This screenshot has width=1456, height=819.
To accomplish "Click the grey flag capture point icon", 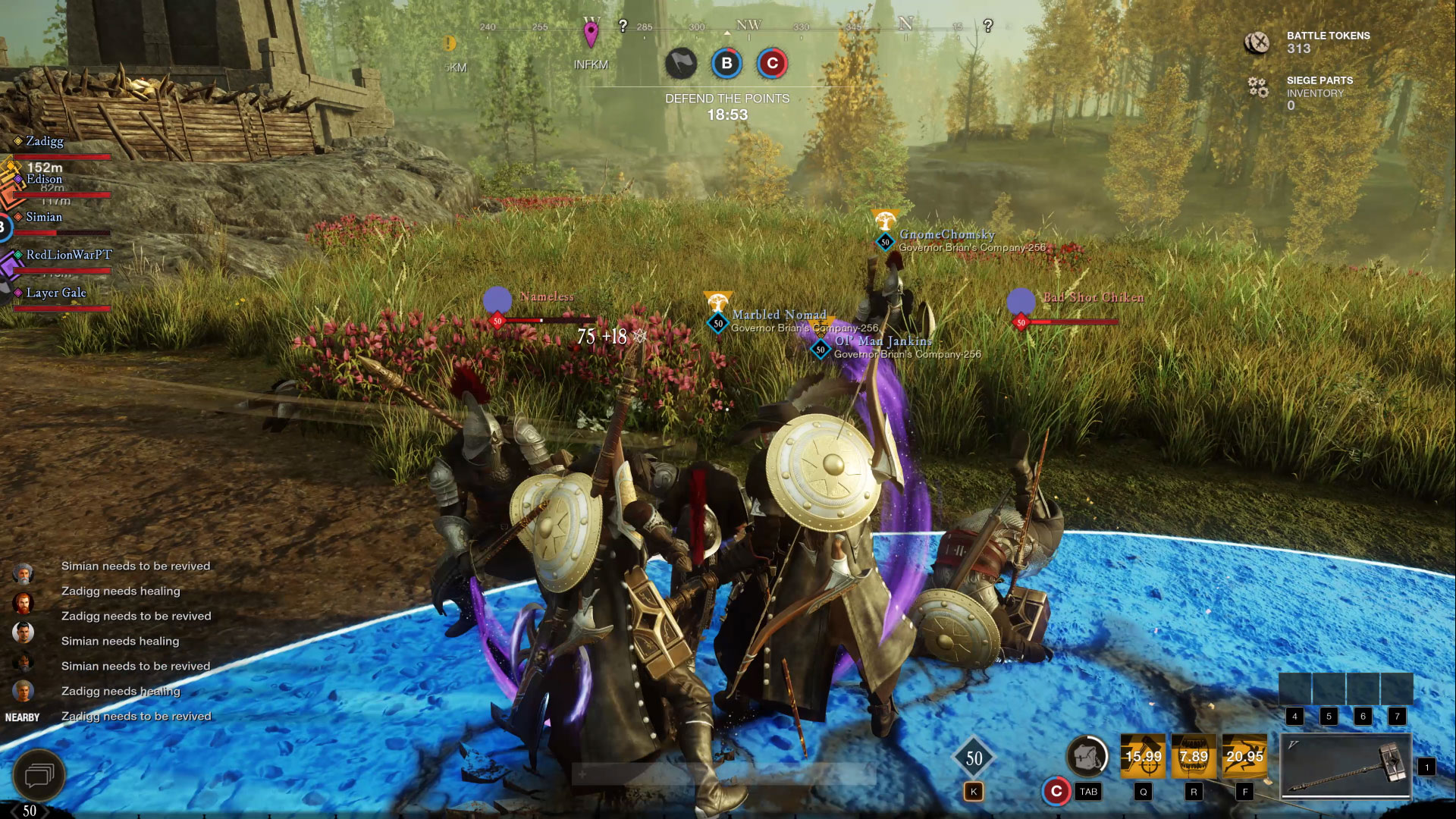I will (x=680, y=64).
